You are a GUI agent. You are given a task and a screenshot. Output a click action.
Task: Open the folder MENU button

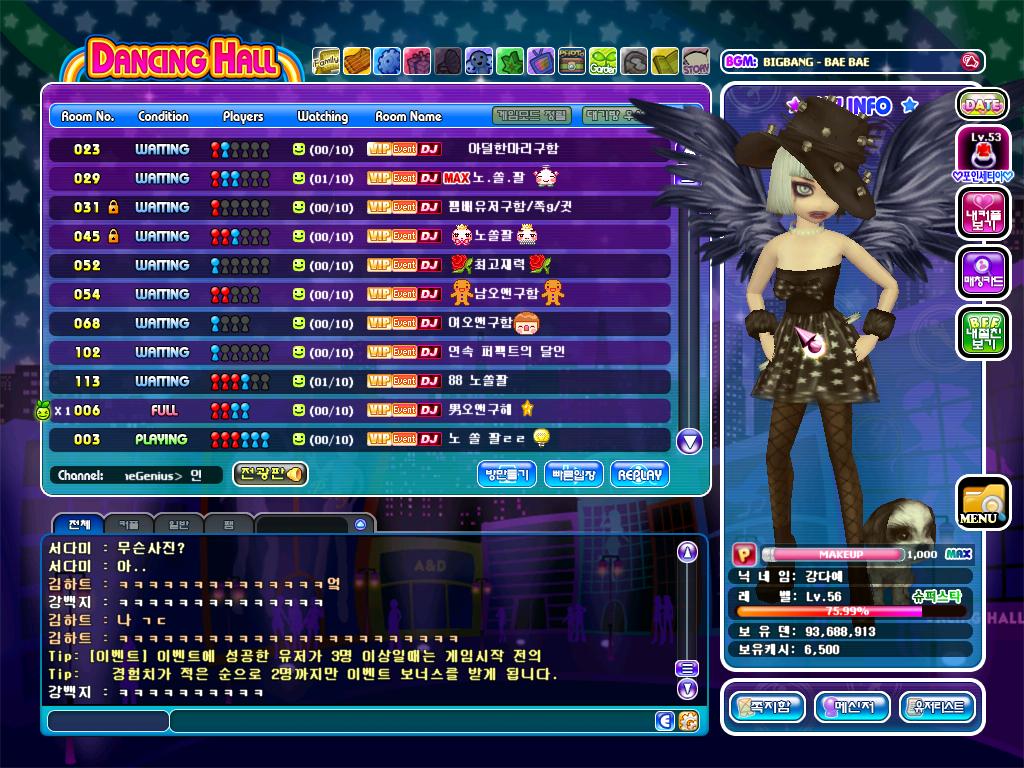click(981, 503)
